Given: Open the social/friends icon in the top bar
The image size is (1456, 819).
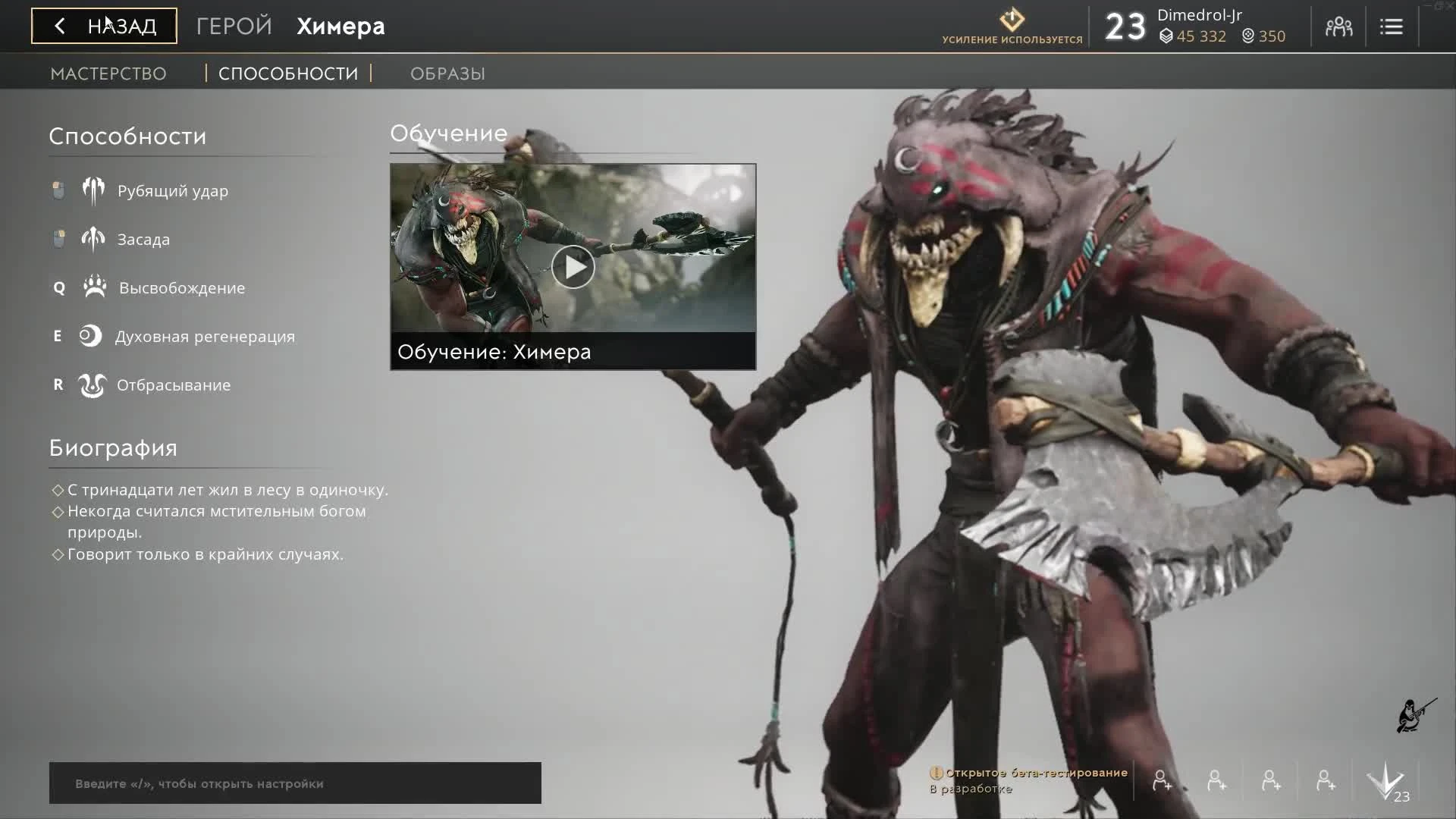Looking at the screenshot, I should (x=1338, y=26).
